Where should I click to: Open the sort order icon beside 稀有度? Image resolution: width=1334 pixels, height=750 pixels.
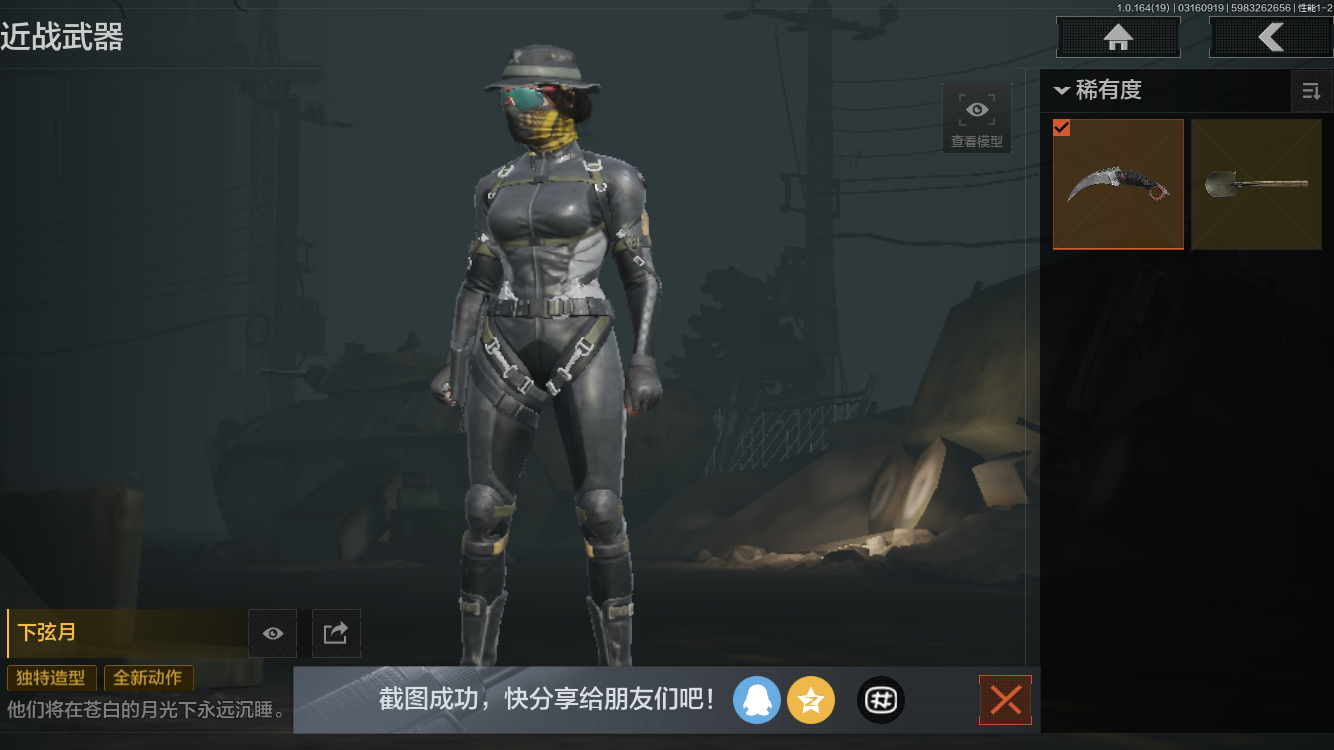pos(1311,91)
